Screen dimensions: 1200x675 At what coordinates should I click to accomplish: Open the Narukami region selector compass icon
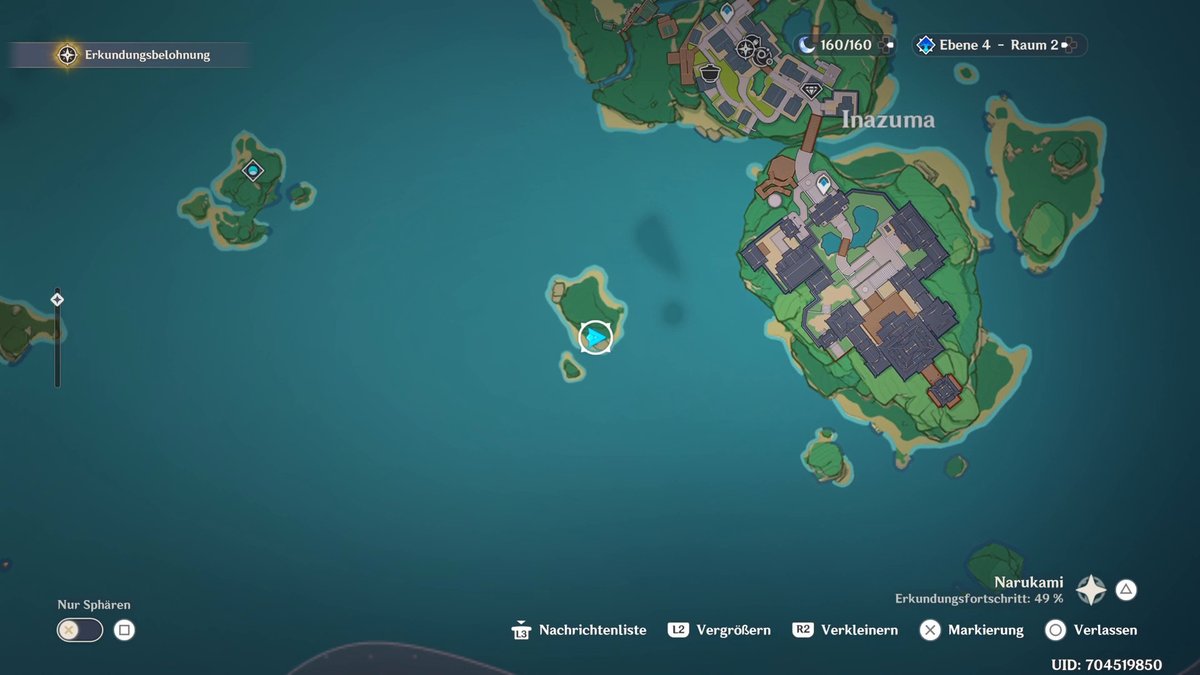click(x=1091, y=590)
